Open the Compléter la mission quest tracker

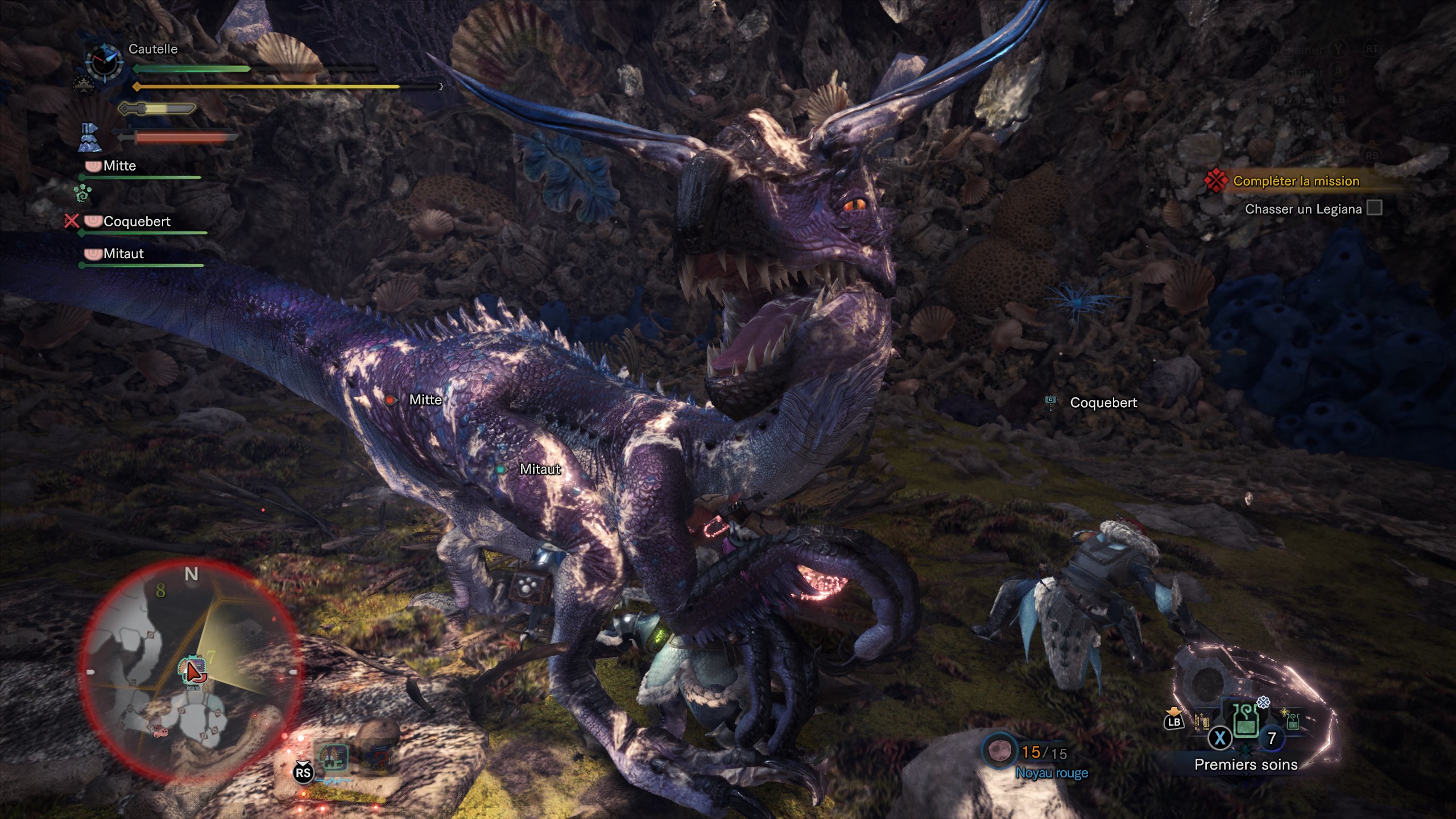1296,181
